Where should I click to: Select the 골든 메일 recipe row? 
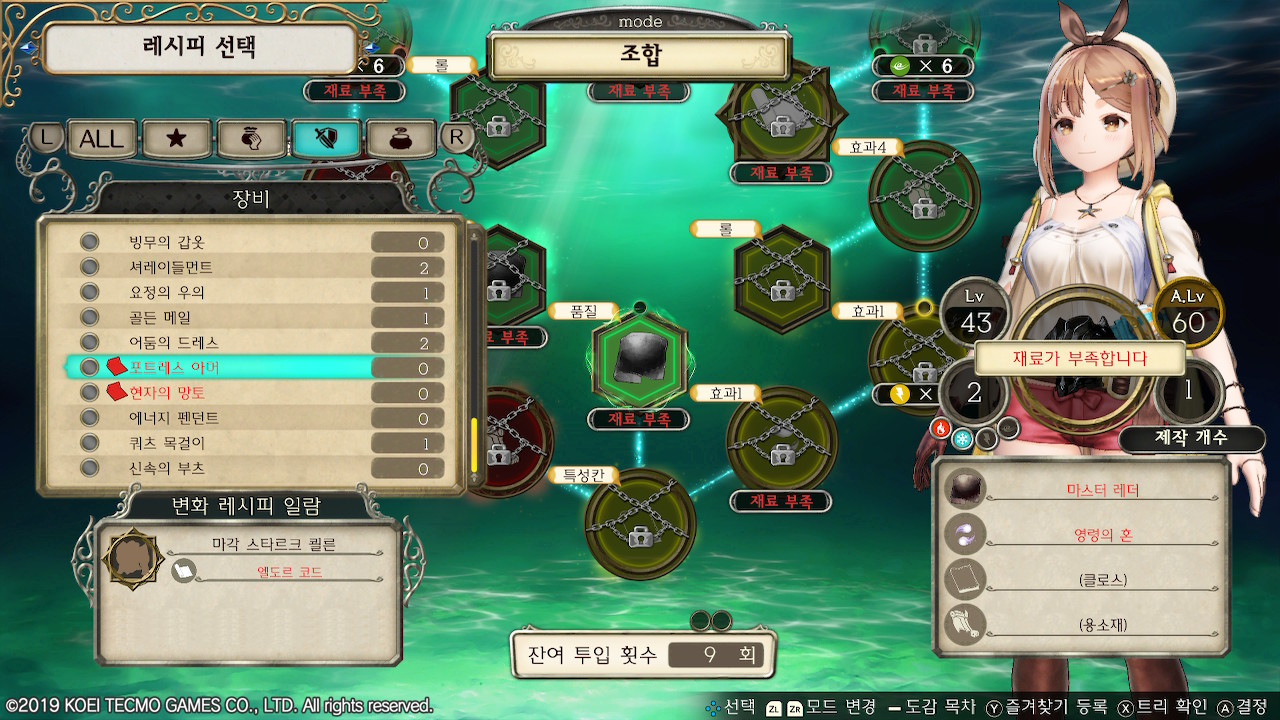(x=250, y=318)
